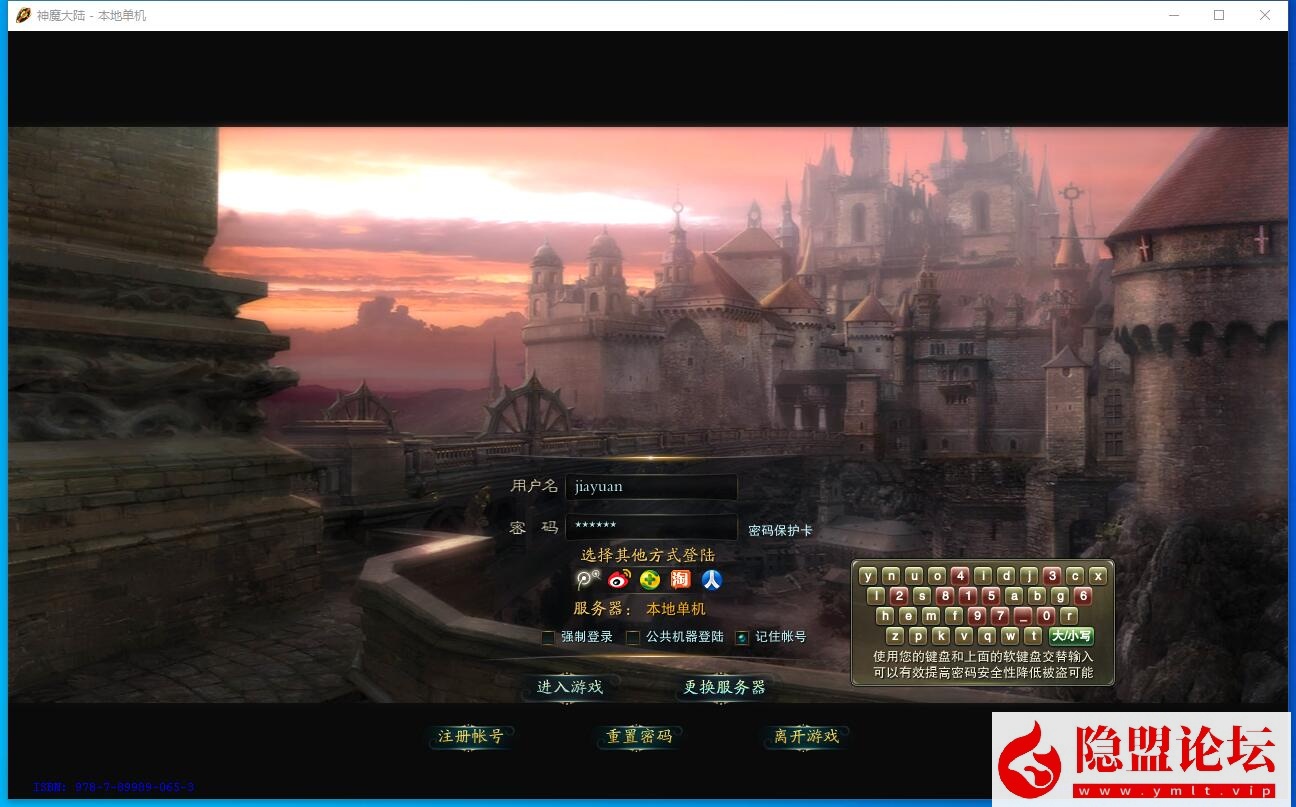Log in with the blue Renren 人 icon
The width and height of the screenshot is (1296, 807).
(711, 580)
